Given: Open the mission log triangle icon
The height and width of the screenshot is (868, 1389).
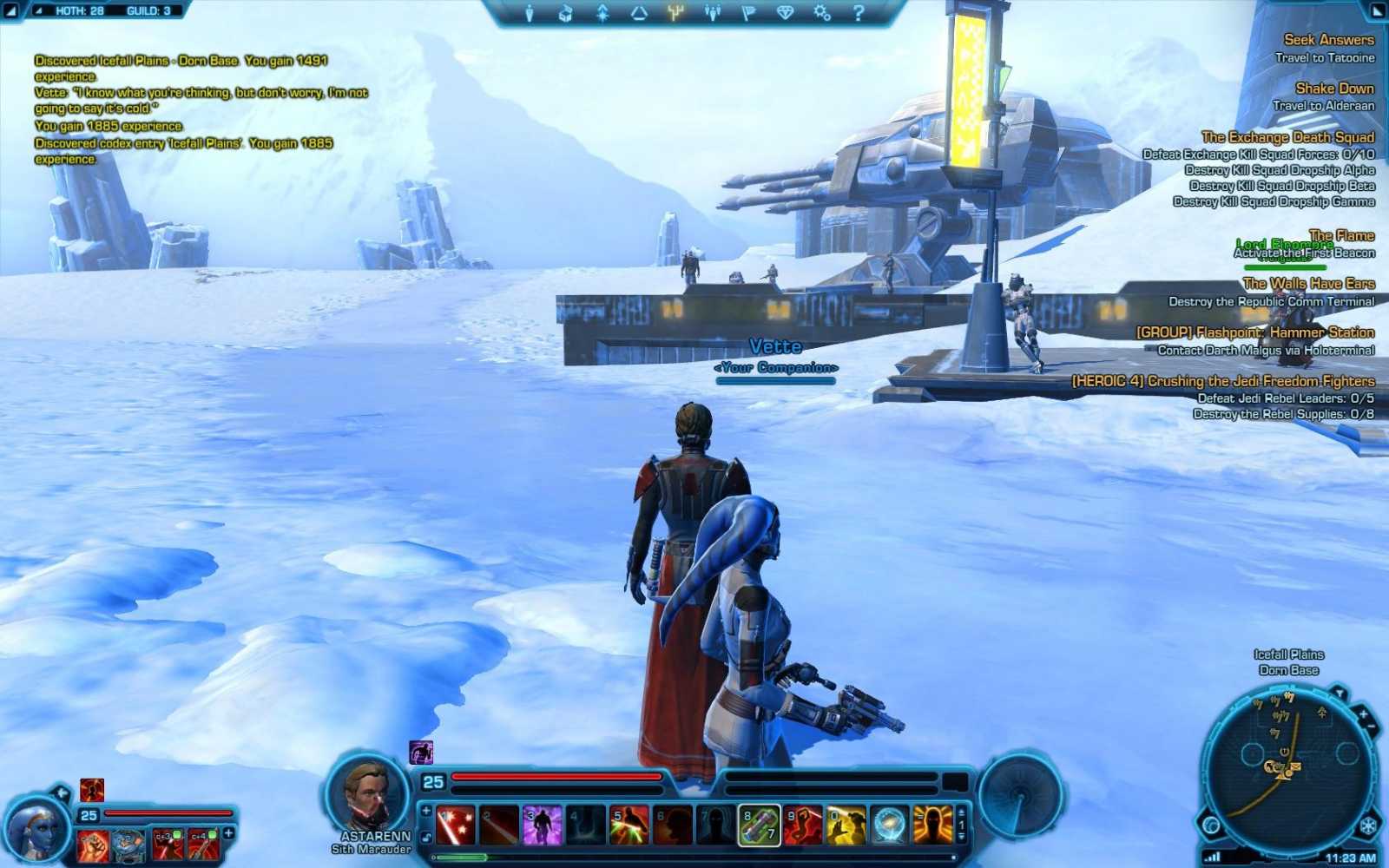Looking at the screenshot, I should 640,13.
